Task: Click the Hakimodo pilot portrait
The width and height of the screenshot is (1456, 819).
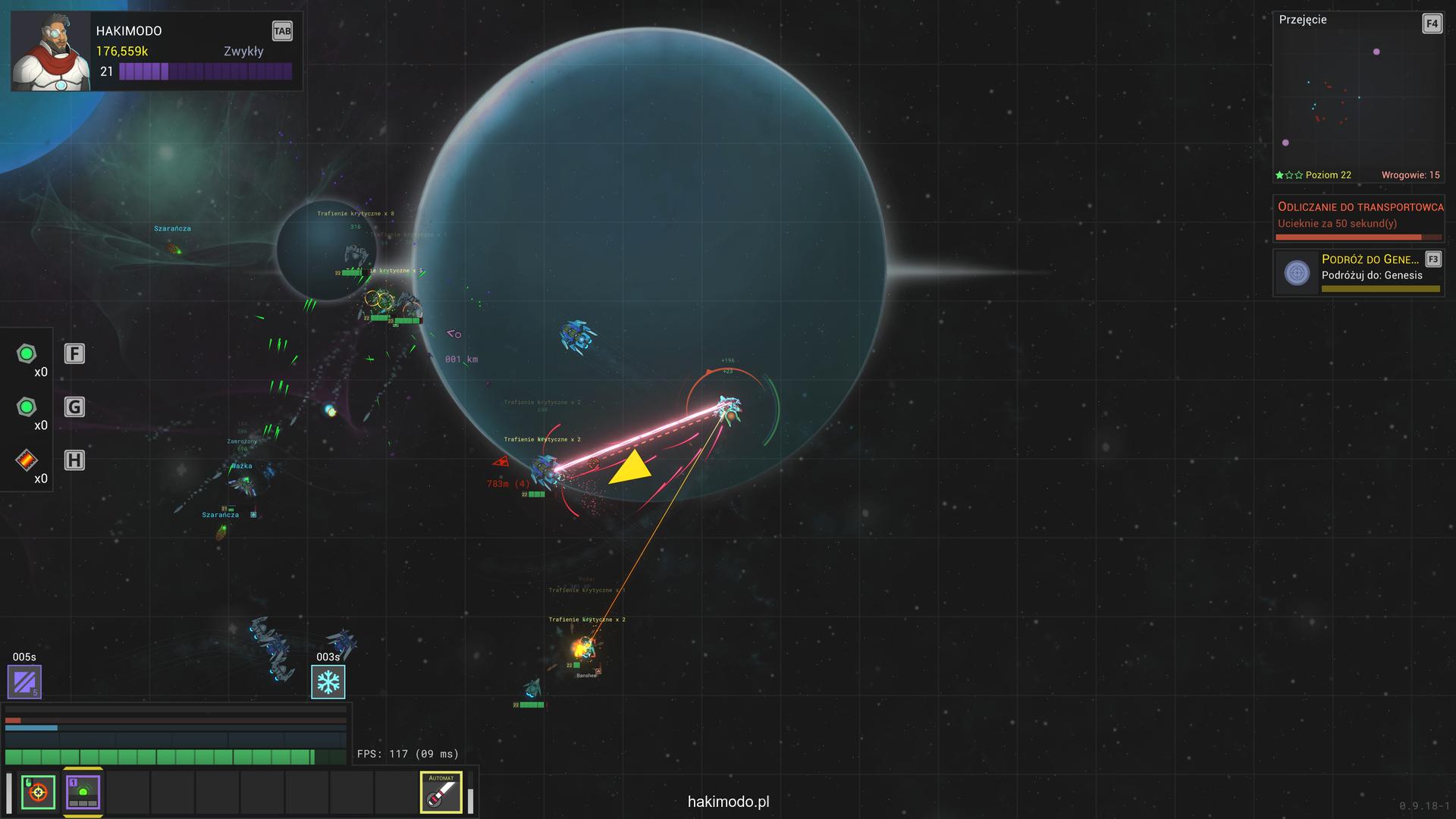Action: tap(51, 52)
